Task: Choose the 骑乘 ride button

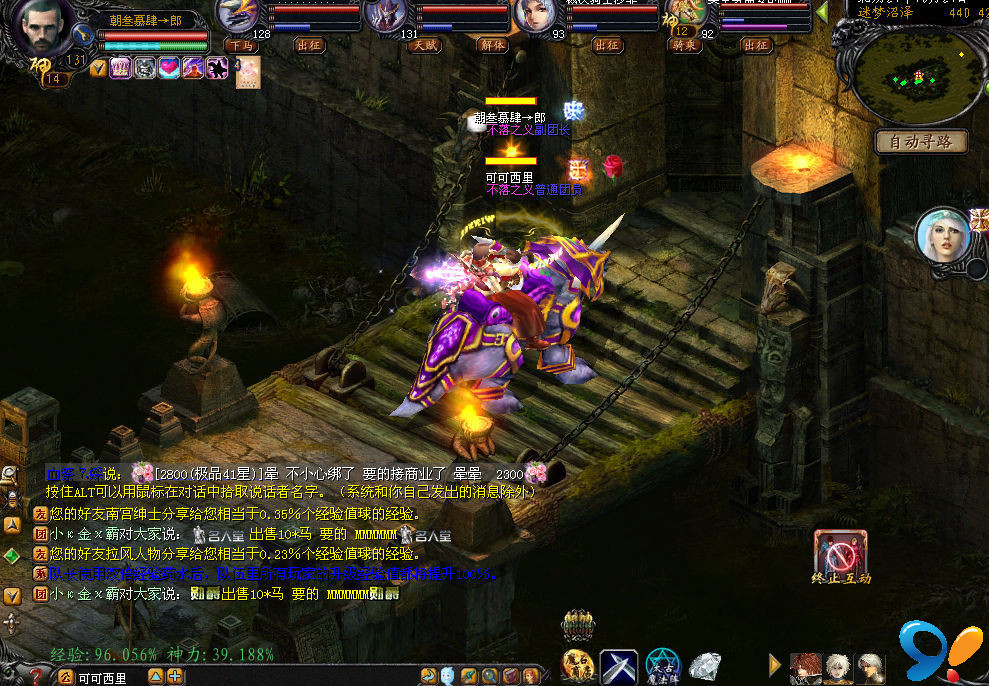Action: [x=684, y=45]
